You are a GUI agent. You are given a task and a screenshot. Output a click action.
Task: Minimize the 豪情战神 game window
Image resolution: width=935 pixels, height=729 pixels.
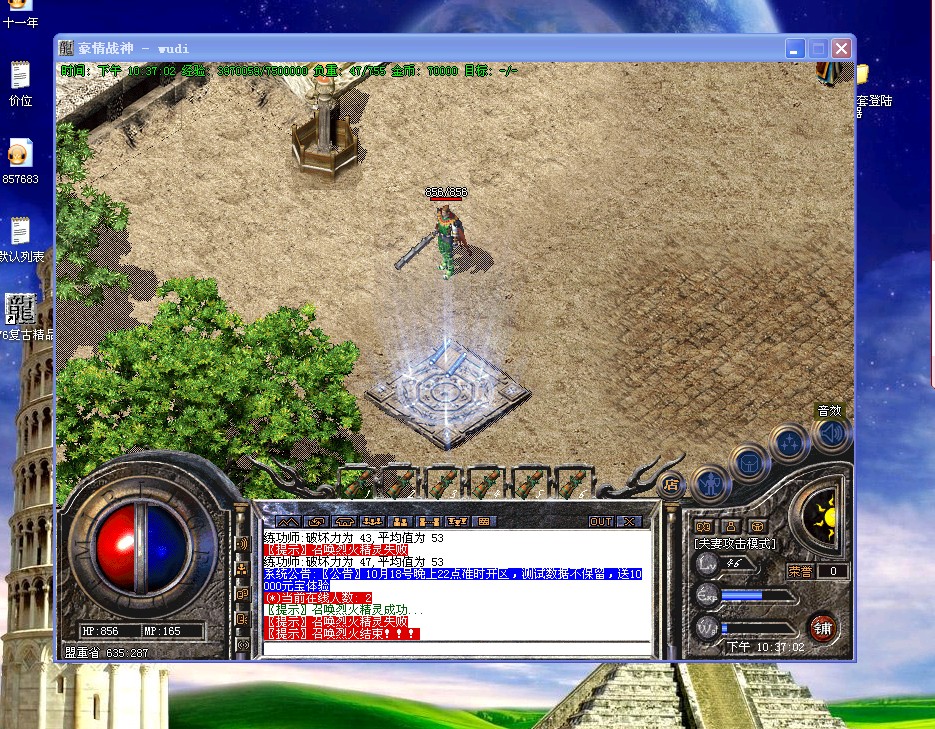(795, 48)
